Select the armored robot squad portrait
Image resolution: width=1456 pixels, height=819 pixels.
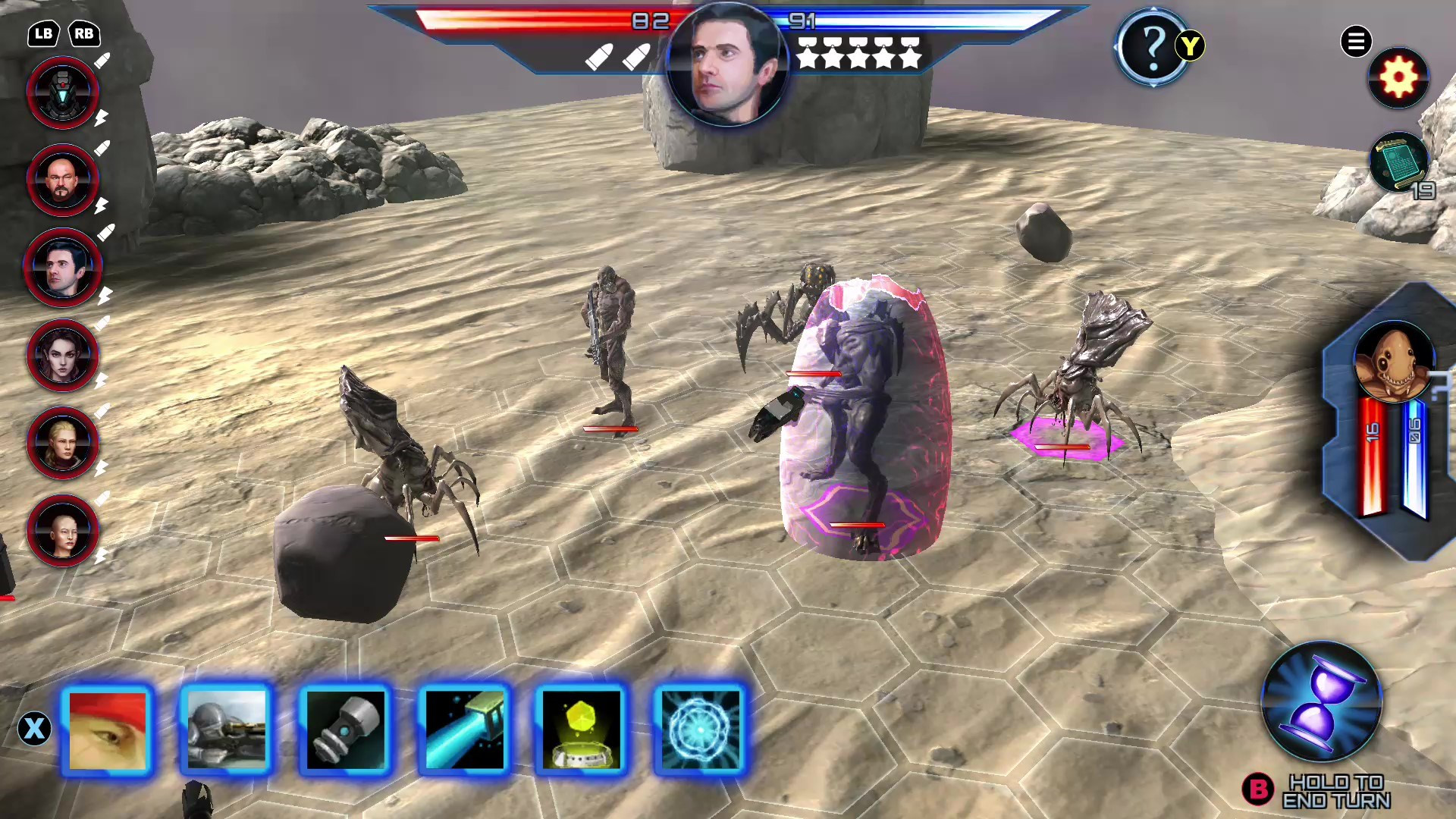click(63, 93)
